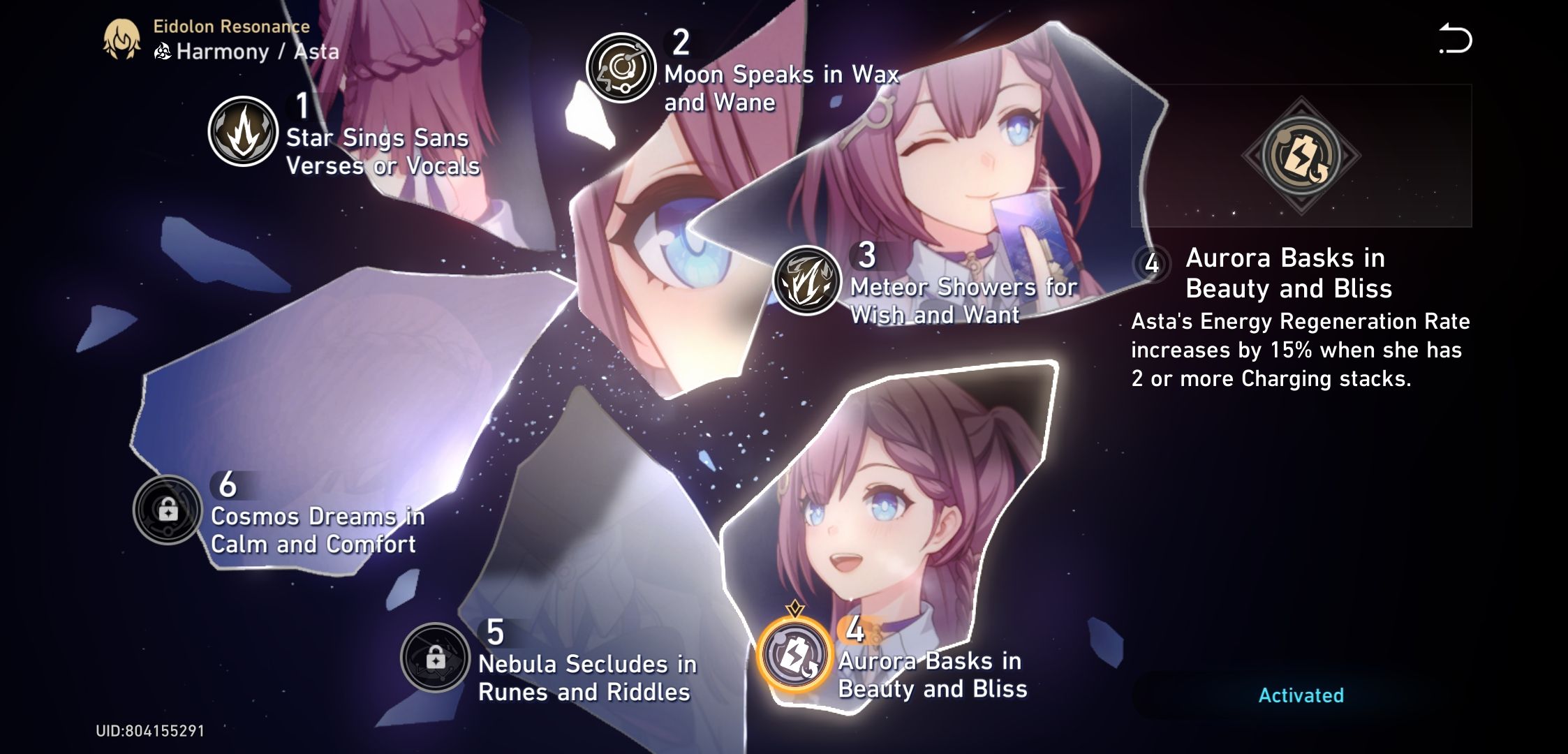The width and height of the screenshot is (1568, 754).
Task: Click the Harmony path icon beside Asta's name
Action: point(163,51)
